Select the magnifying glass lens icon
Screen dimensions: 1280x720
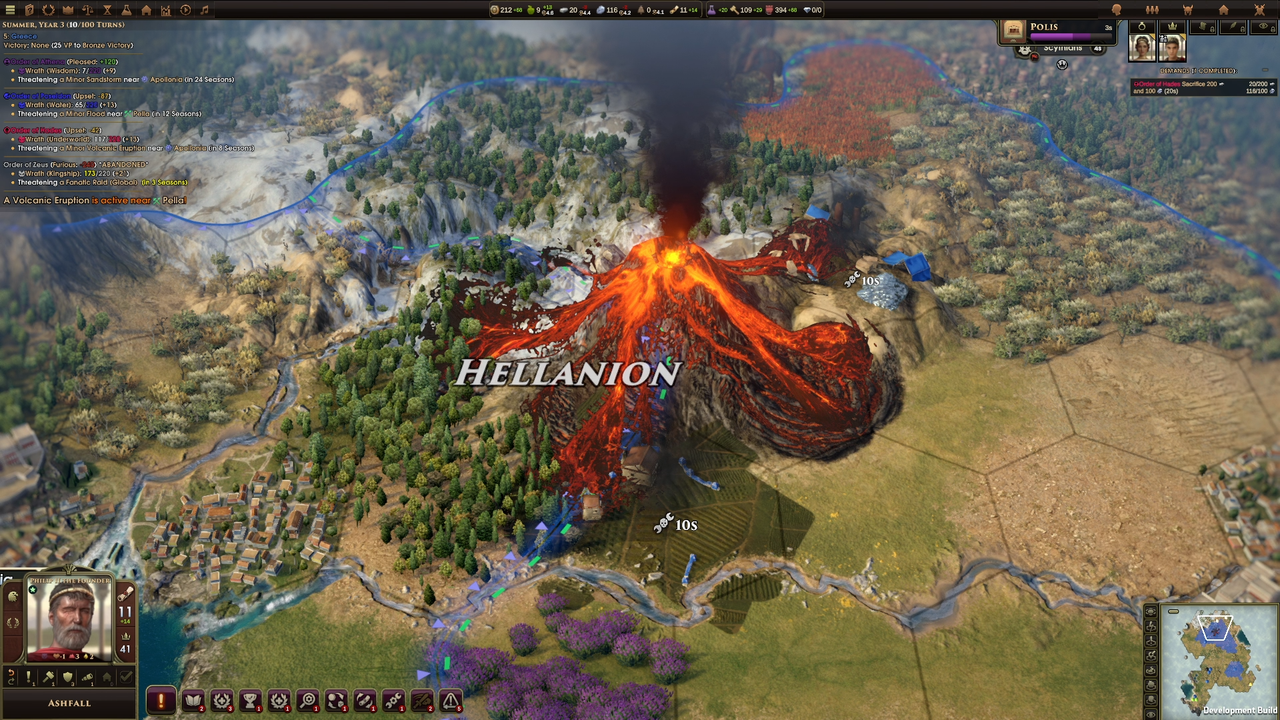pos(308,699)
